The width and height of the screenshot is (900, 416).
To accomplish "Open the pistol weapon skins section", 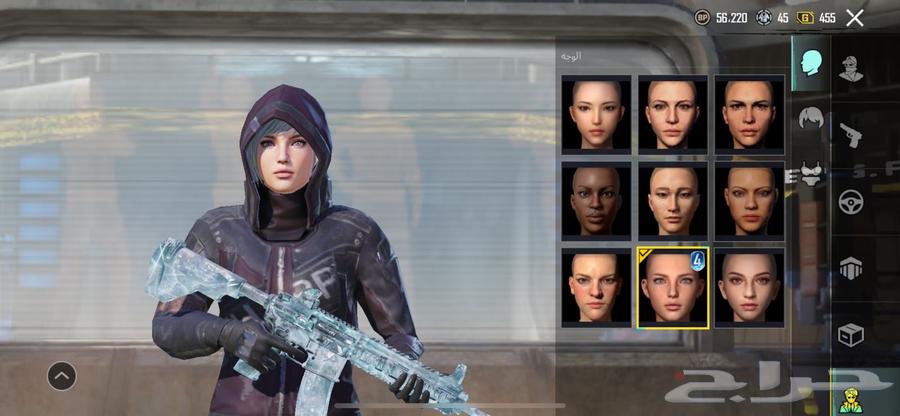I will [852, 134].
